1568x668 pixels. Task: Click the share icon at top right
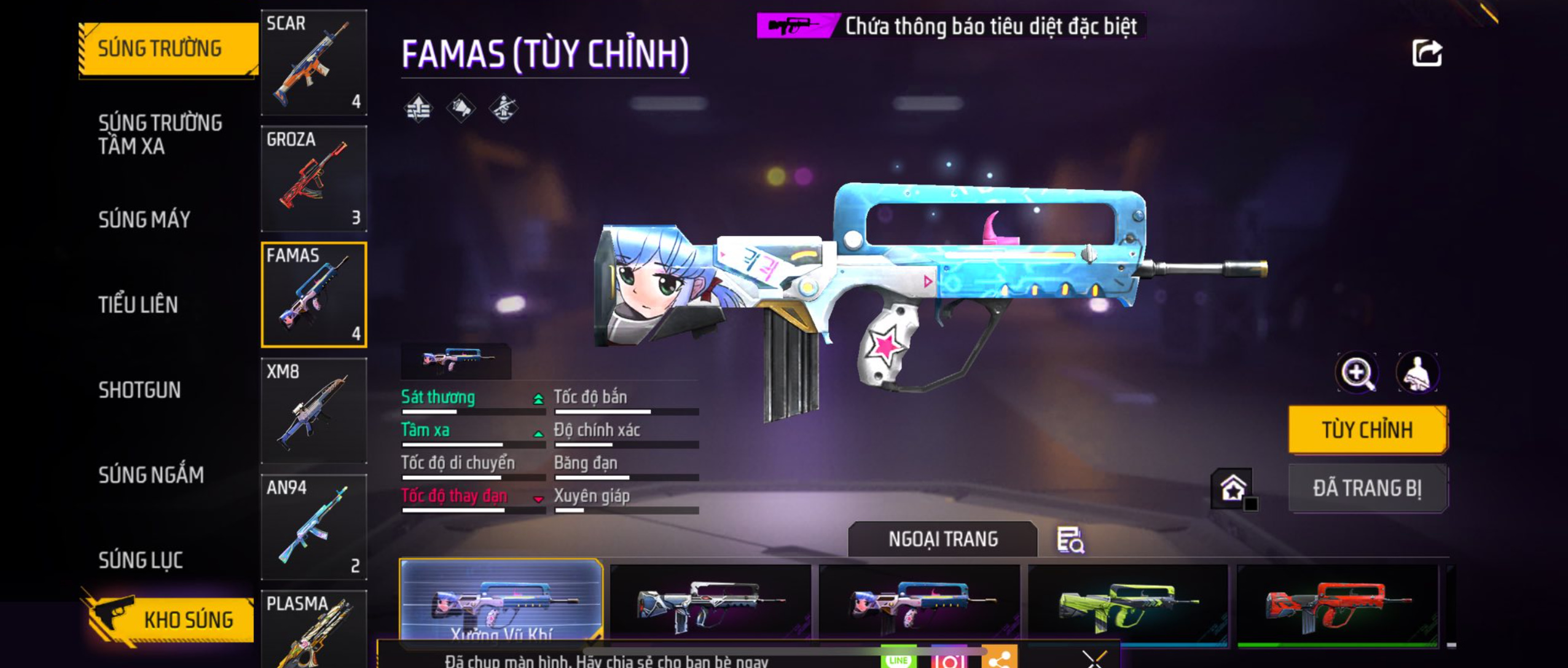click(1426, 53)
